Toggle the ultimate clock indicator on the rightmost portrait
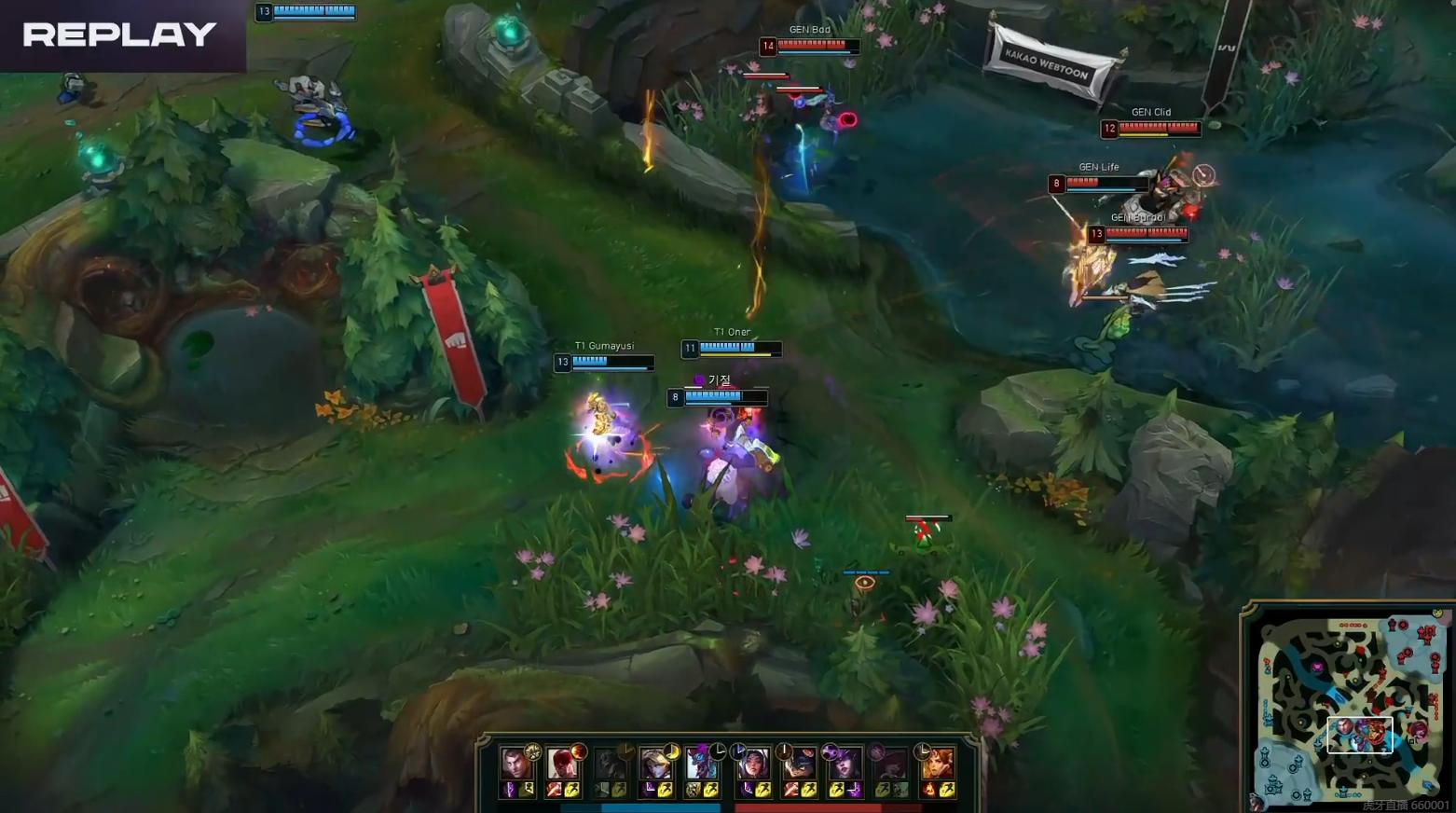Image resolution: width=1456 pixels, height=813 pixels. (921, 750)
